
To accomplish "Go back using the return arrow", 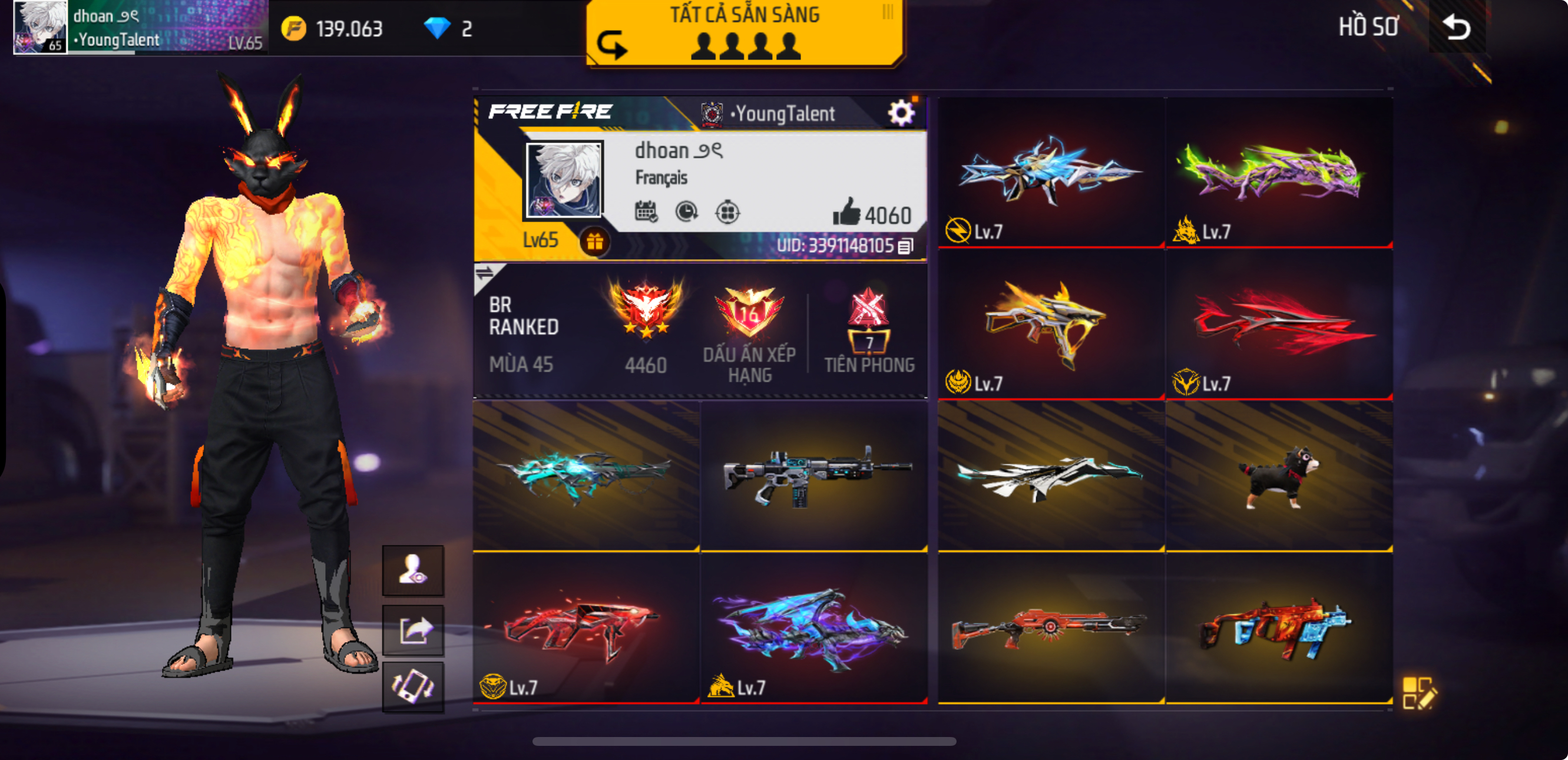I will tap(1457, 28).
